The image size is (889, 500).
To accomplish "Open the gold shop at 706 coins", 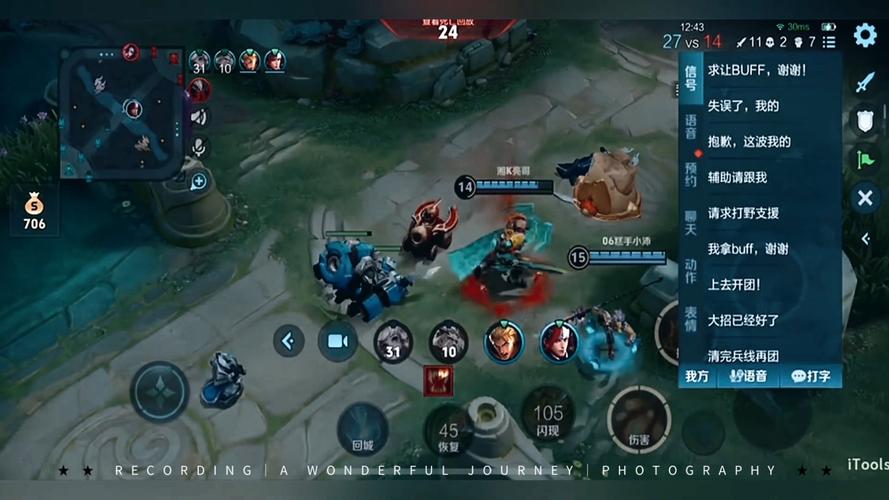I will pyautogui.click(x=35, y=211).
